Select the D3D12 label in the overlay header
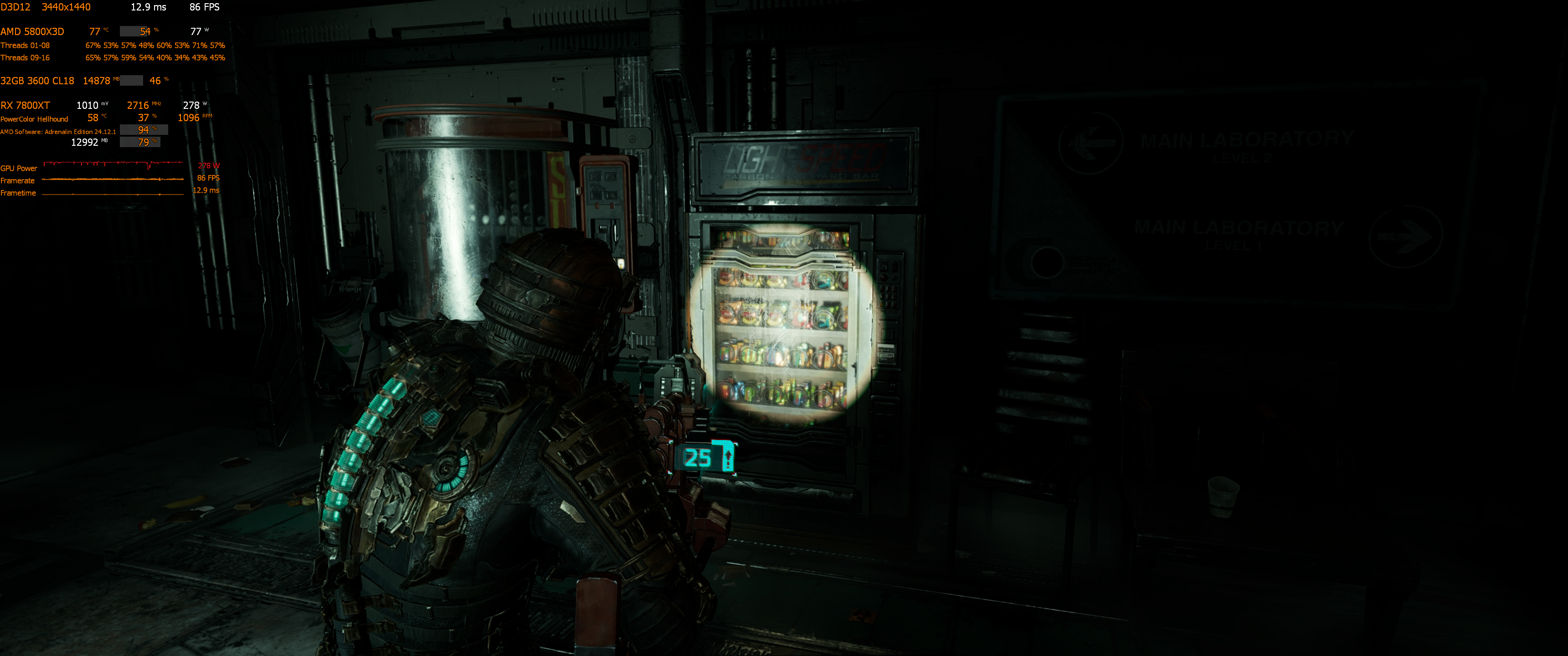This screenshot has width=1568, height=656. tap(15, 7)
